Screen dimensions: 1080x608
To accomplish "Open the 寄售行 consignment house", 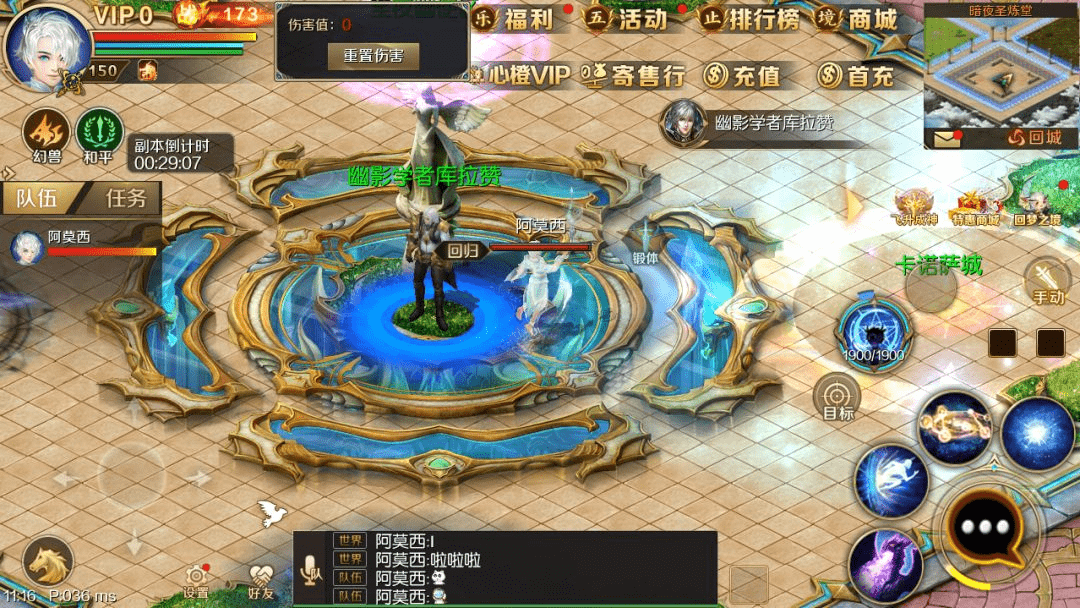I will [x=635, y=75].
